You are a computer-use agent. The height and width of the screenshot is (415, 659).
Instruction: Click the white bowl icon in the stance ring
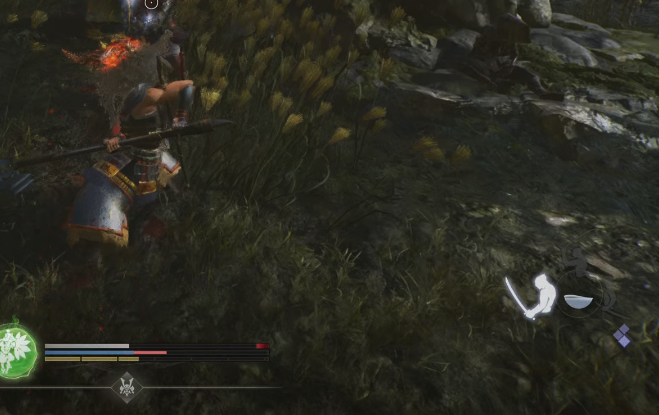click(577, 300)
